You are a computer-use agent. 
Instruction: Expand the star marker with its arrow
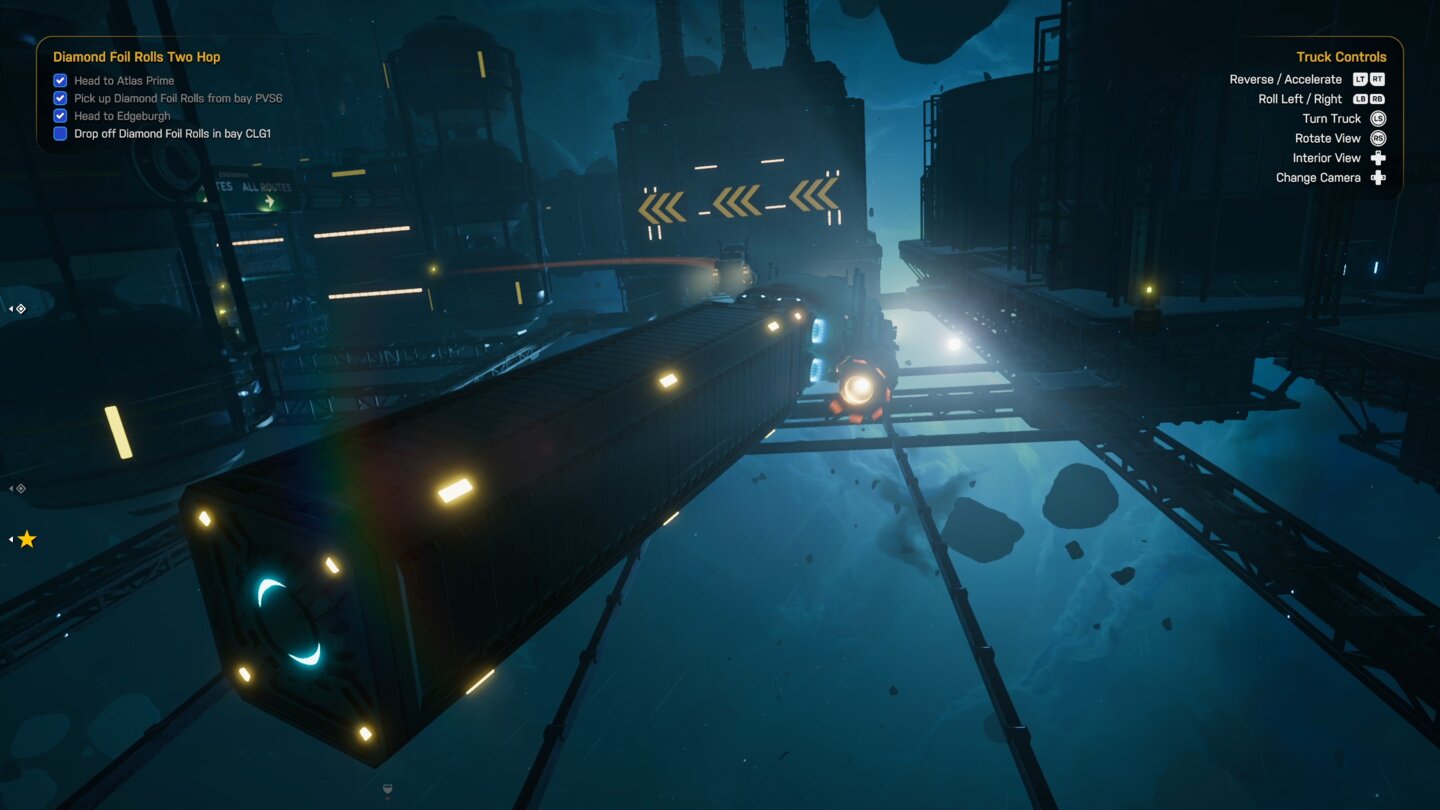click(x=9, y=539)
